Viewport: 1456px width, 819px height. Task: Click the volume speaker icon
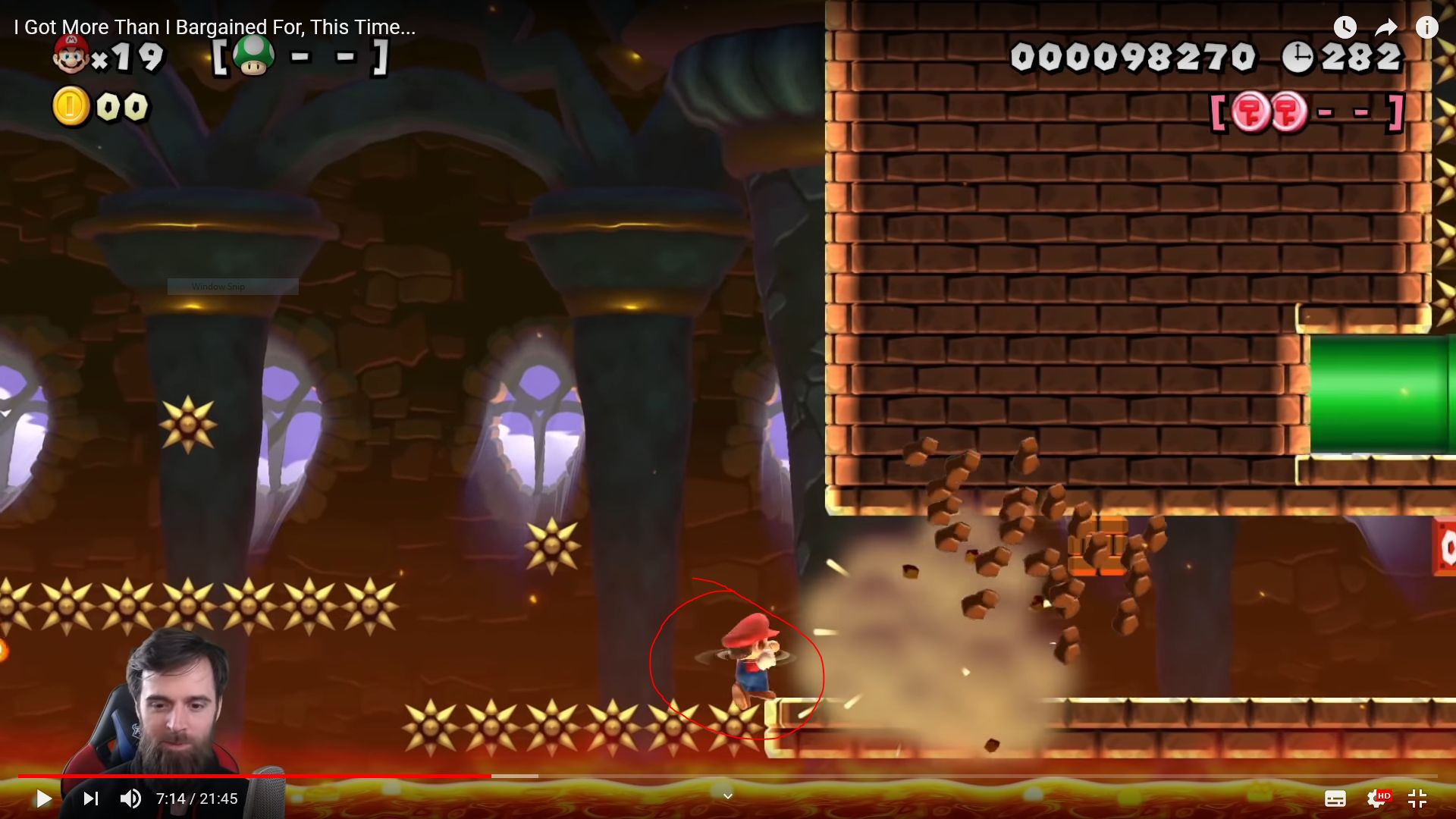pos(130,799)
